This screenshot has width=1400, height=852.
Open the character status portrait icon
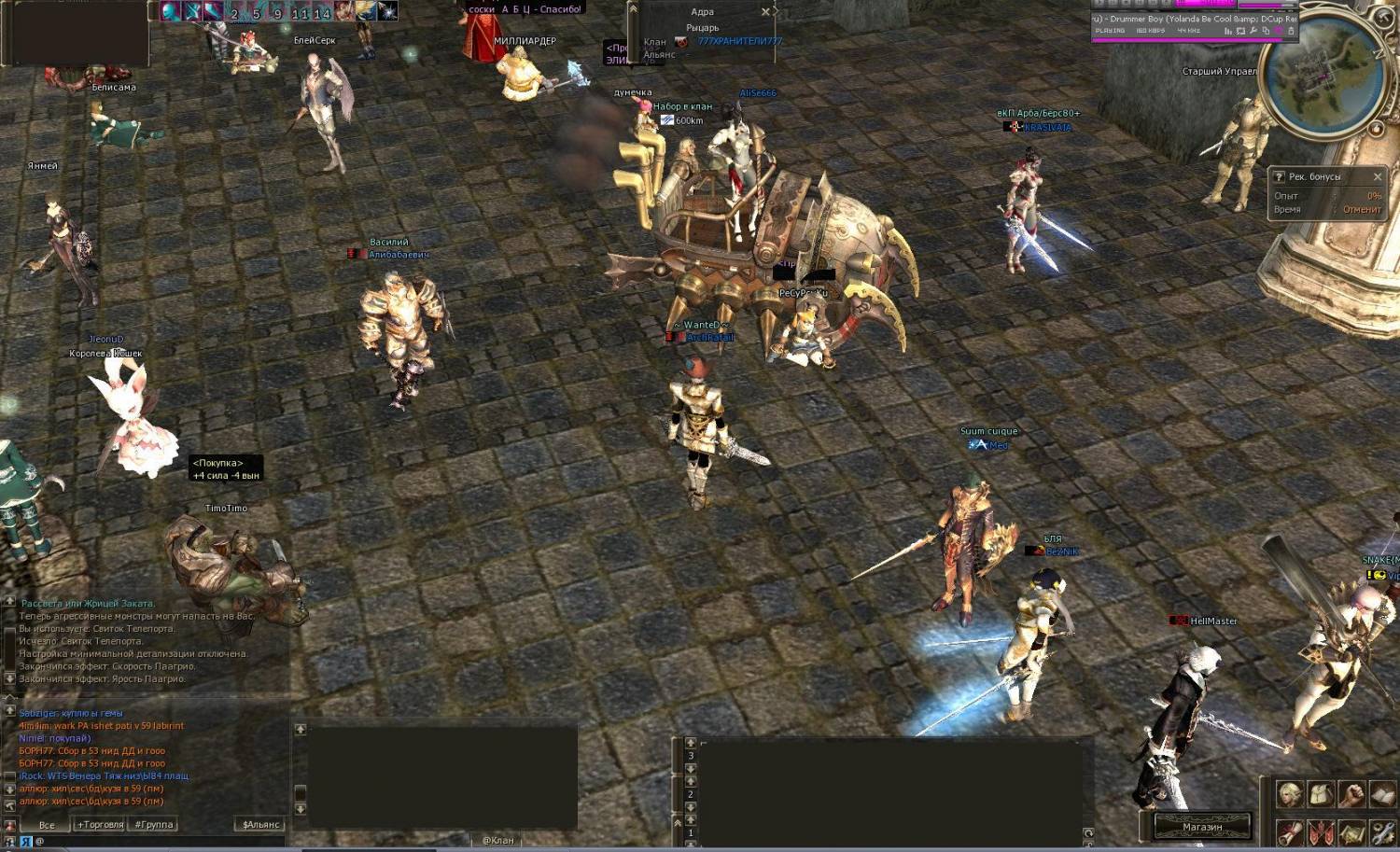click(x=1290, y=795)
